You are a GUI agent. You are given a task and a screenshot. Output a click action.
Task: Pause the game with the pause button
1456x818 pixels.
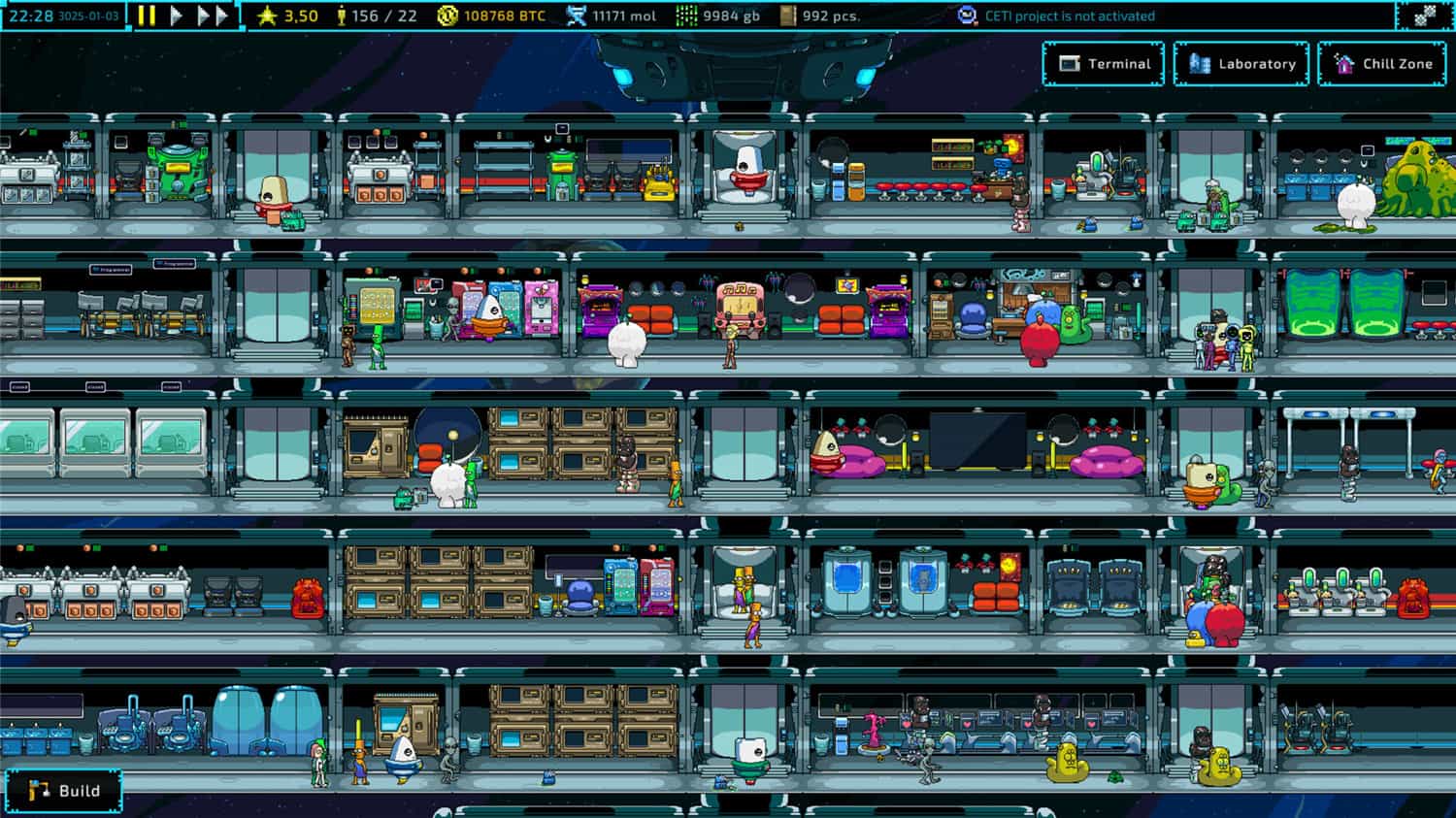point(147,15)
